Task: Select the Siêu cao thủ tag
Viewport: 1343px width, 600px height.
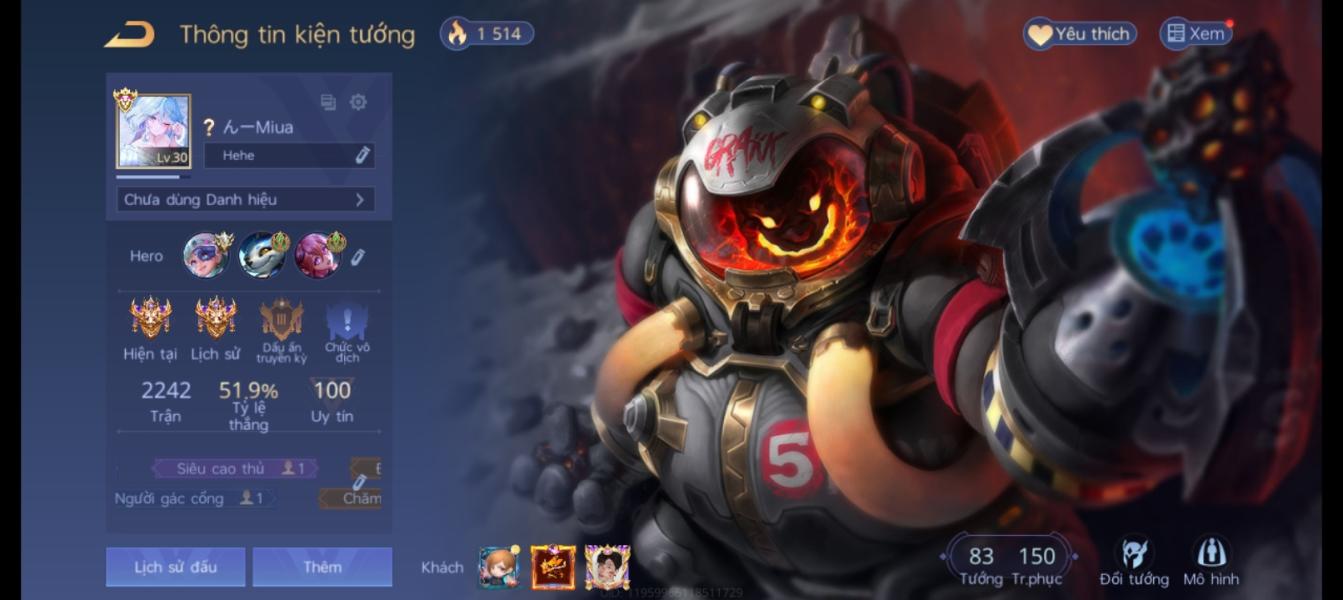Action: pos(234,468)
